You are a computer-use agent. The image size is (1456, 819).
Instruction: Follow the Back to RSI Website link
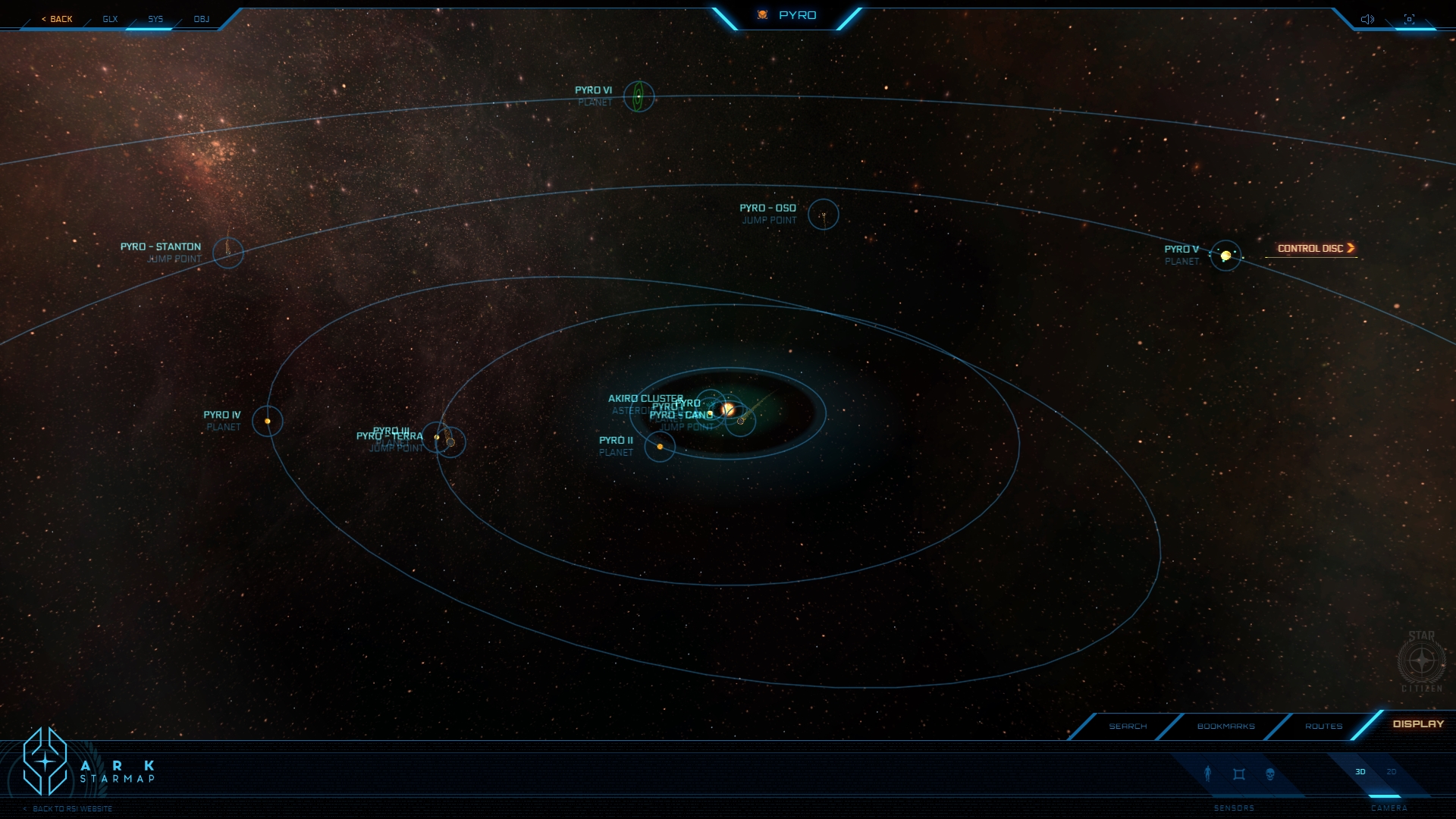pyautogui.click(x=72, y=809)
